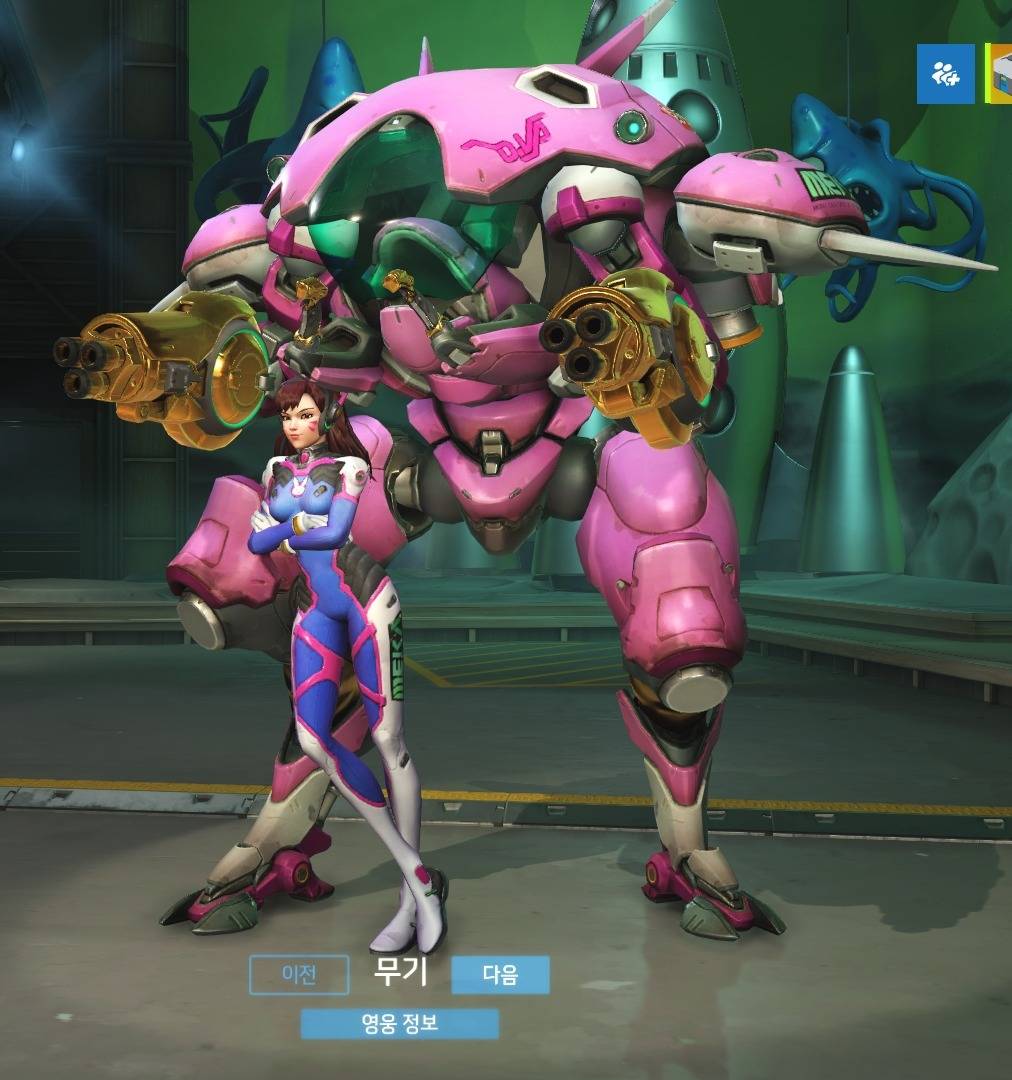Open 영웅 정보 hero info
The height and width of the screenshot is (1080, 1012).
[400, 1024]
